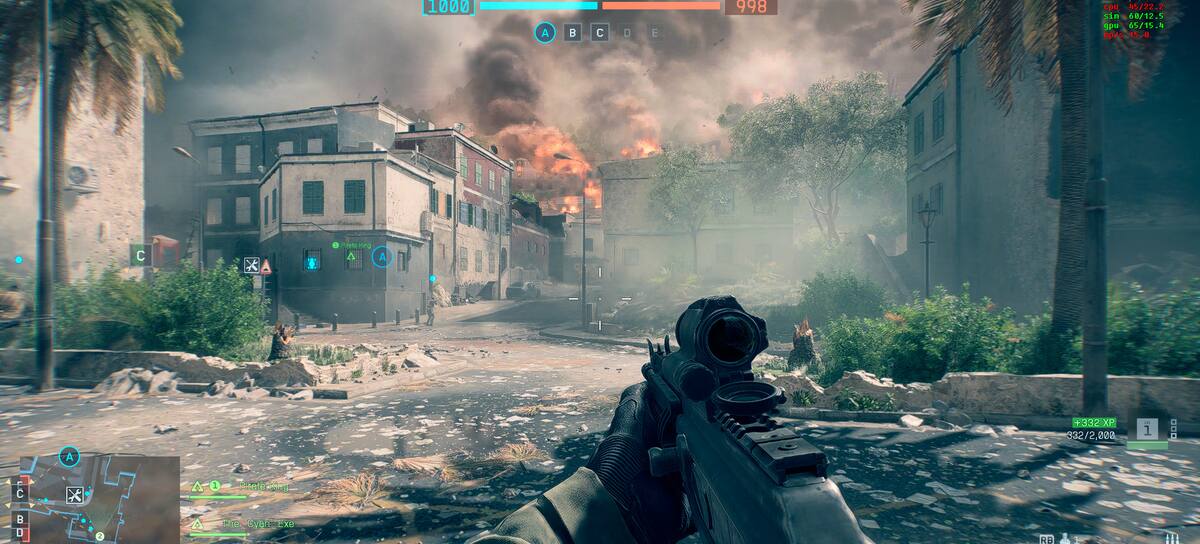Click the wrench repair icon on the minimap
Screen dimensions: 1200x544
[75, 494]
